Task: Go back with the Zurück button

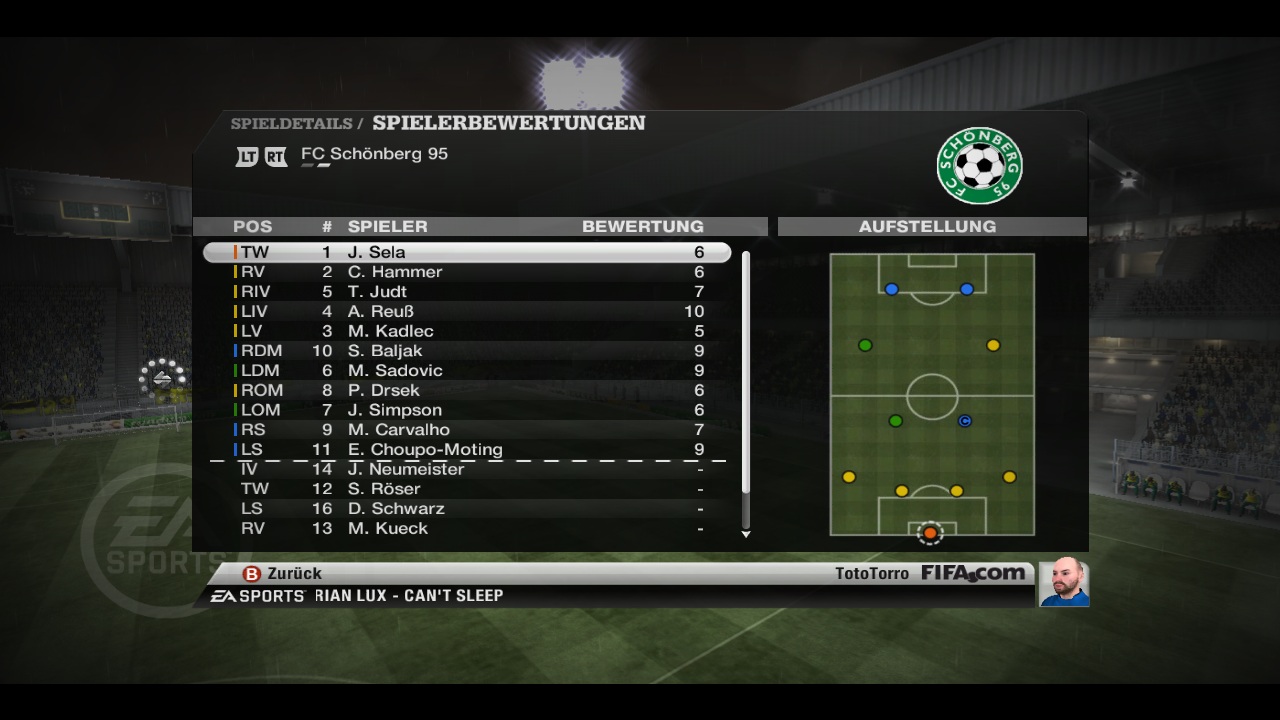Action: pos(283,573)
